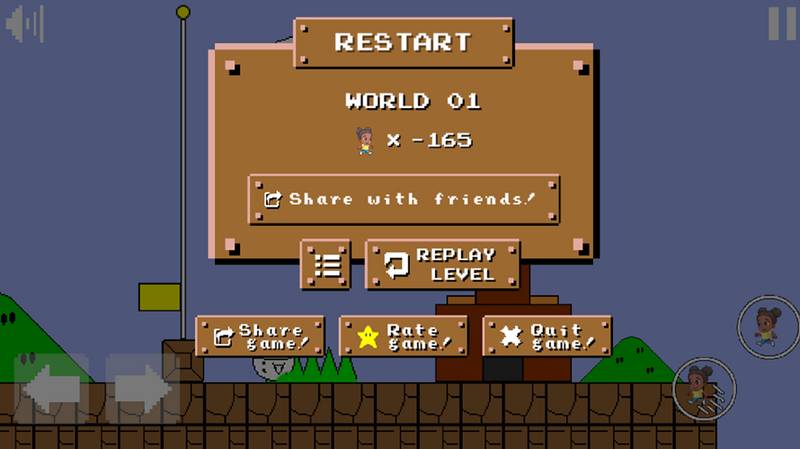This screenshot has height=449, width=800.
Task: Toggle the sound speaker icon
Action: click(25, 24)
